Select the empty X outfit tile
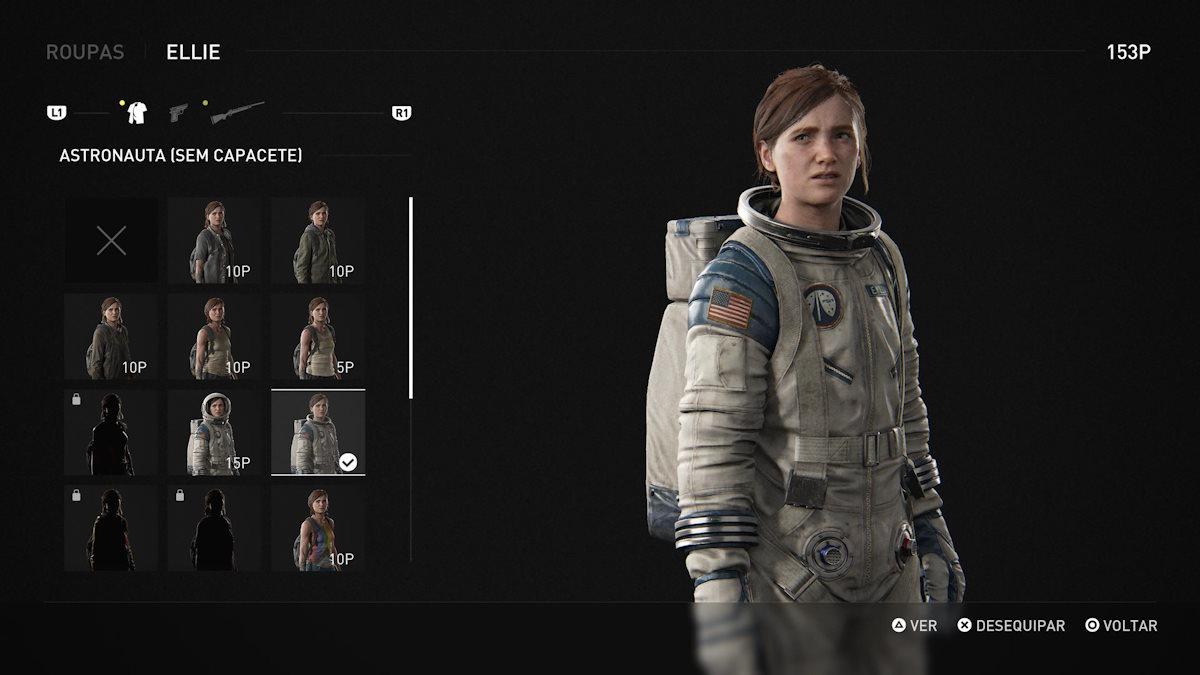 (111, 240)
